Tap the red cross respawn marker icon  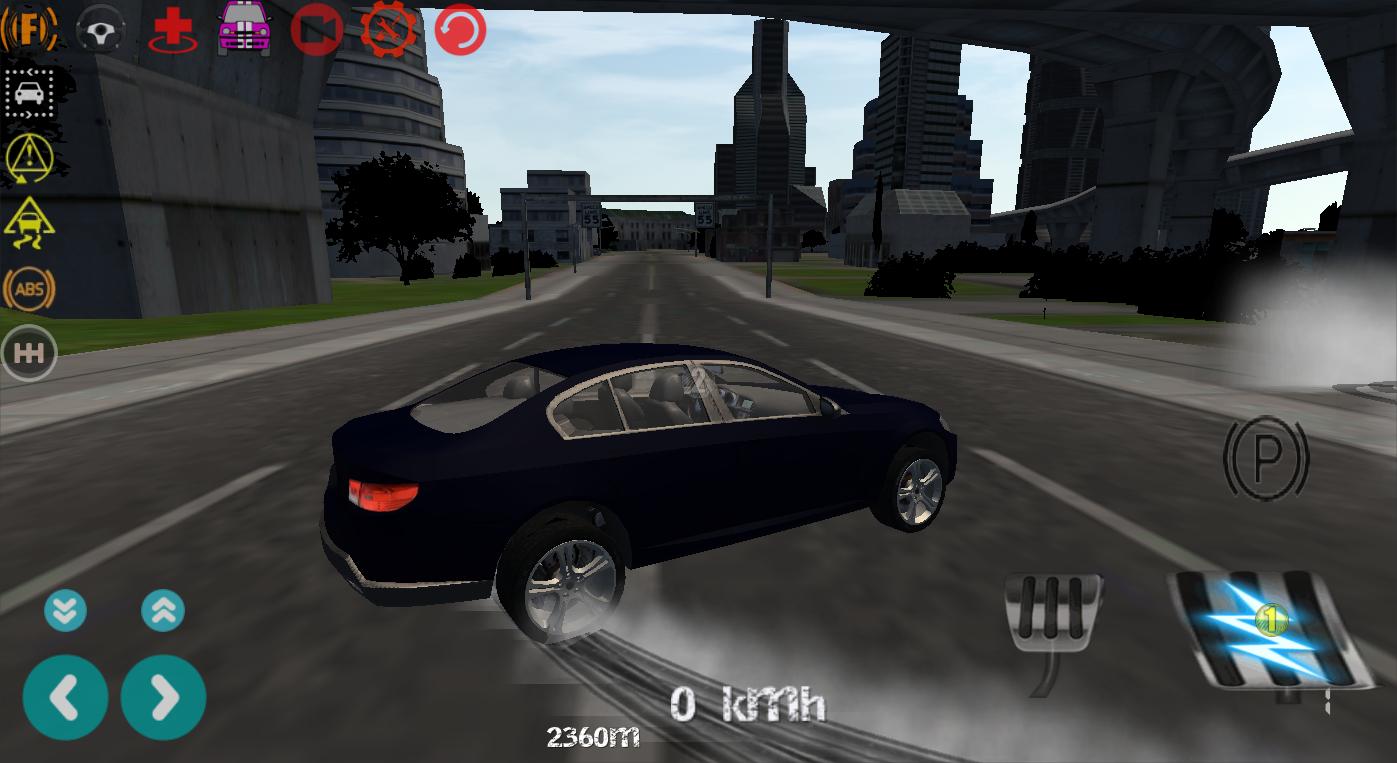172,29
